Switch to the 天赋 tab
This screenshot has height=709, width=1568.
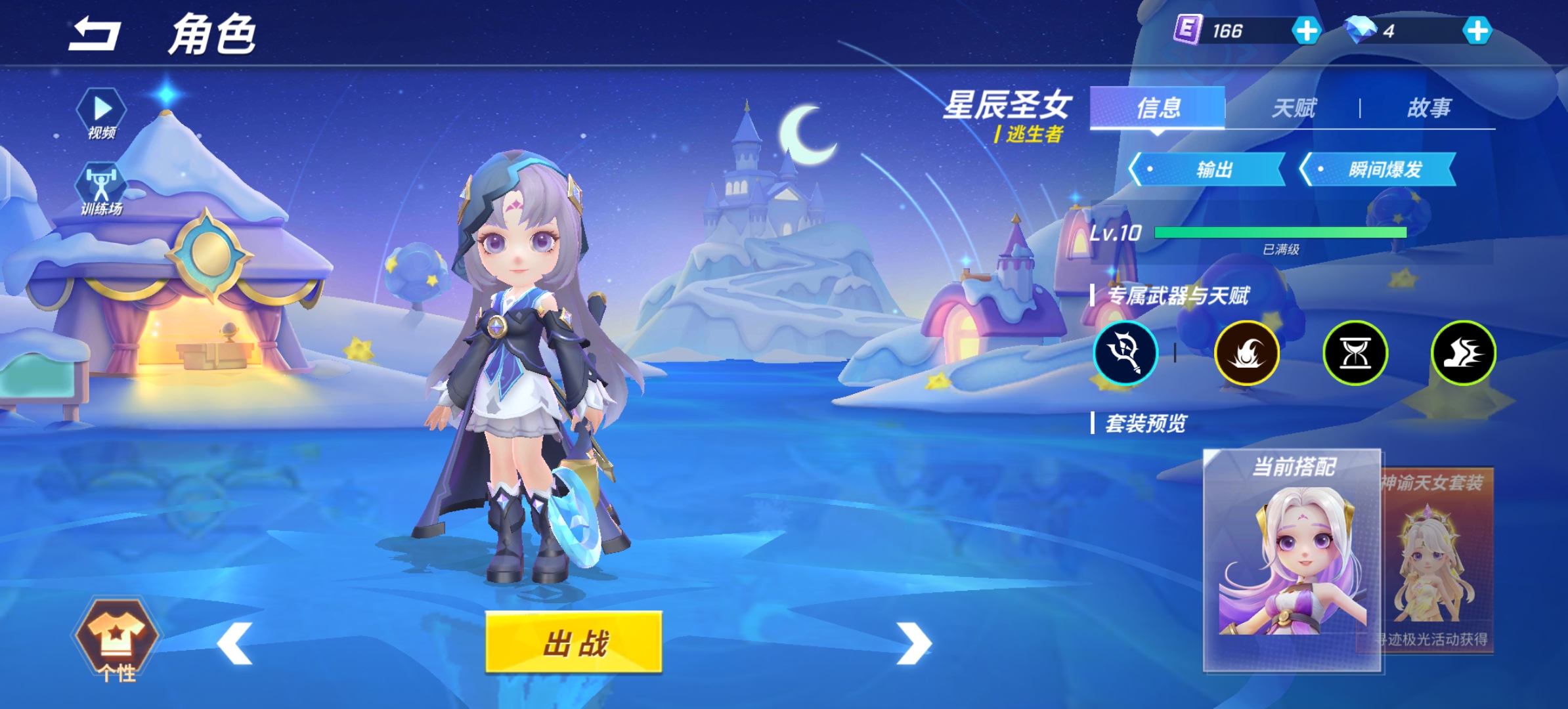(x=1294, y=108)
